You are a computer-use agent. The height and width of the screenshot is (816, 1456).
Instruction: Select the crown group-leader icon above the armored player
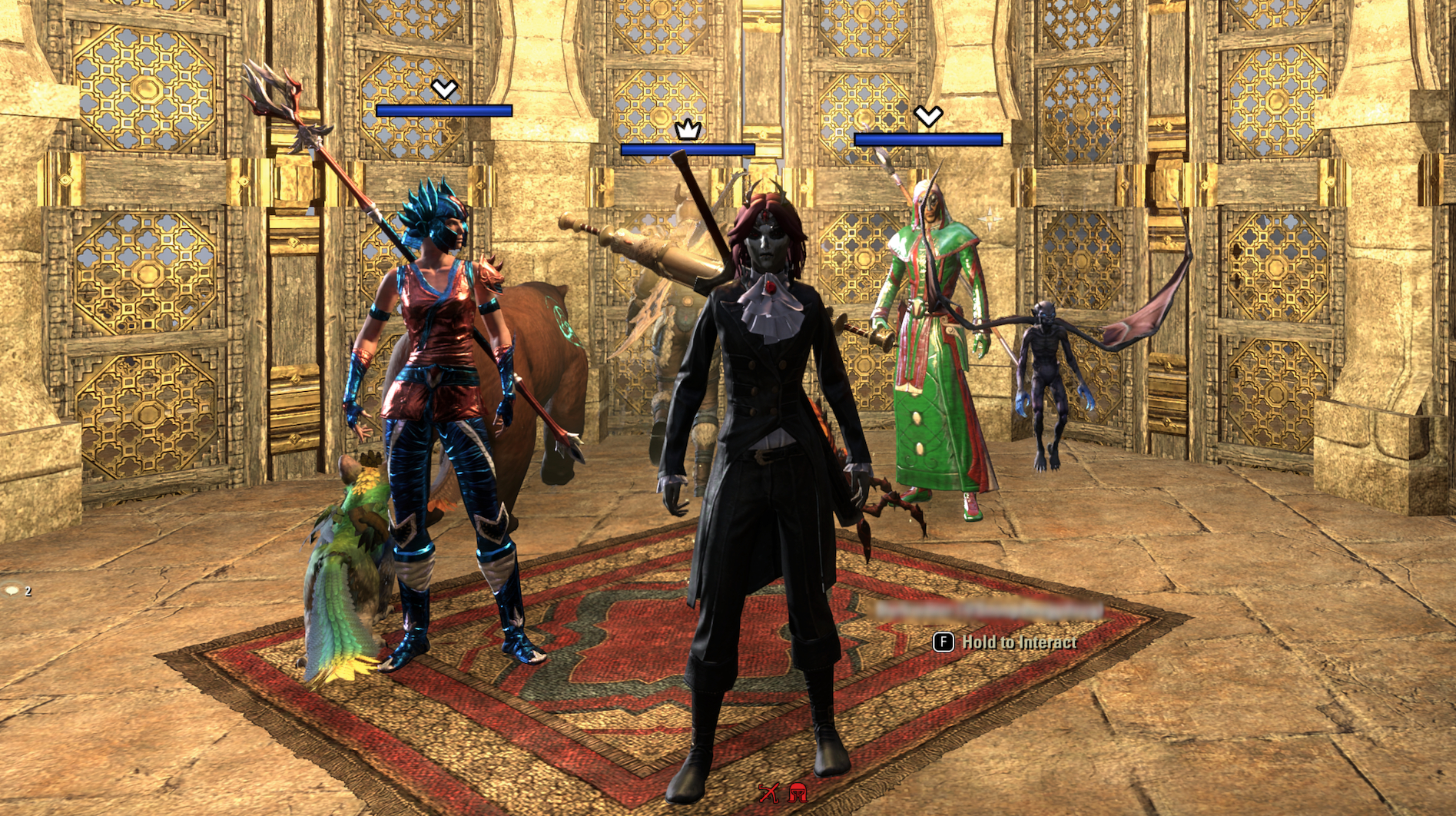tap(689, 131)
